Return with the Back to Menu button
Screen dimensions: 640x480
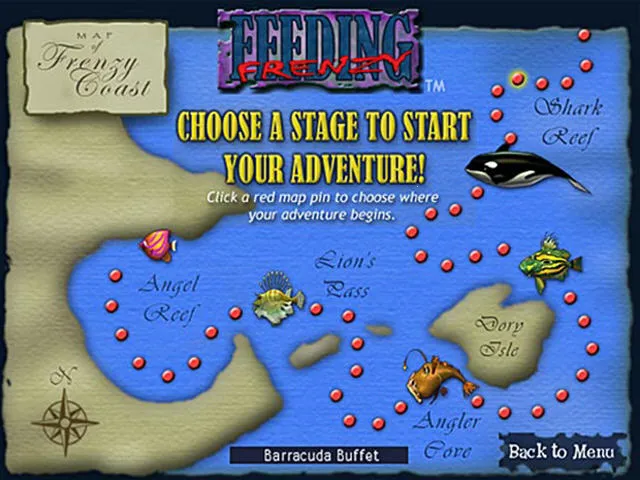(560, 451)
